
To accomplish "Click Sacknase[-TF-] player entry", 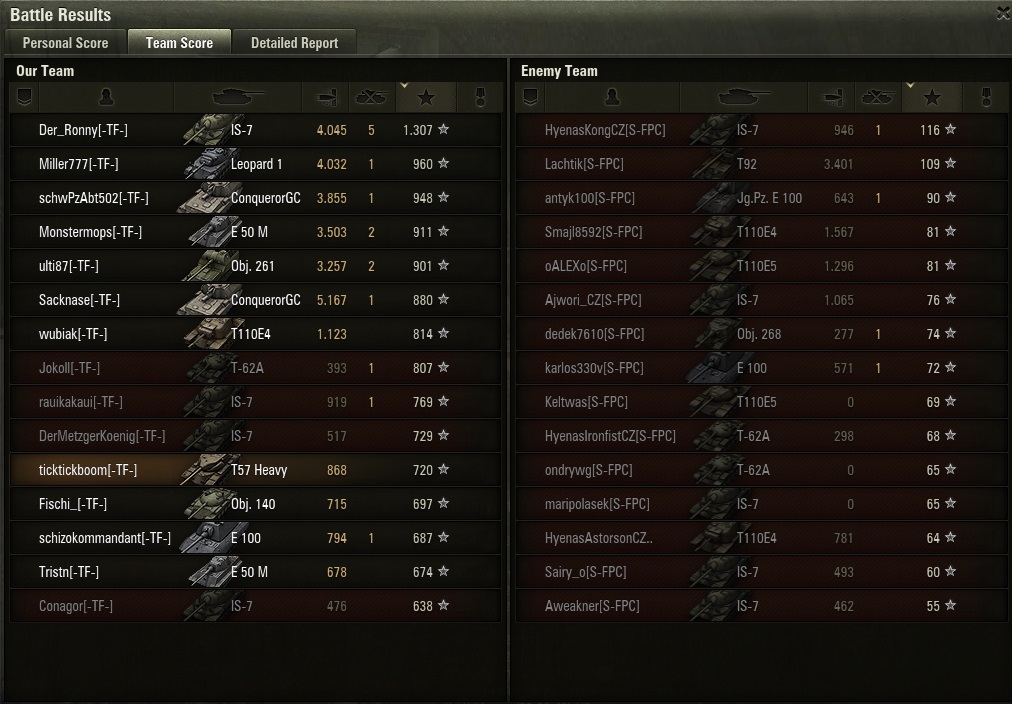I will (x=79, y=300).
